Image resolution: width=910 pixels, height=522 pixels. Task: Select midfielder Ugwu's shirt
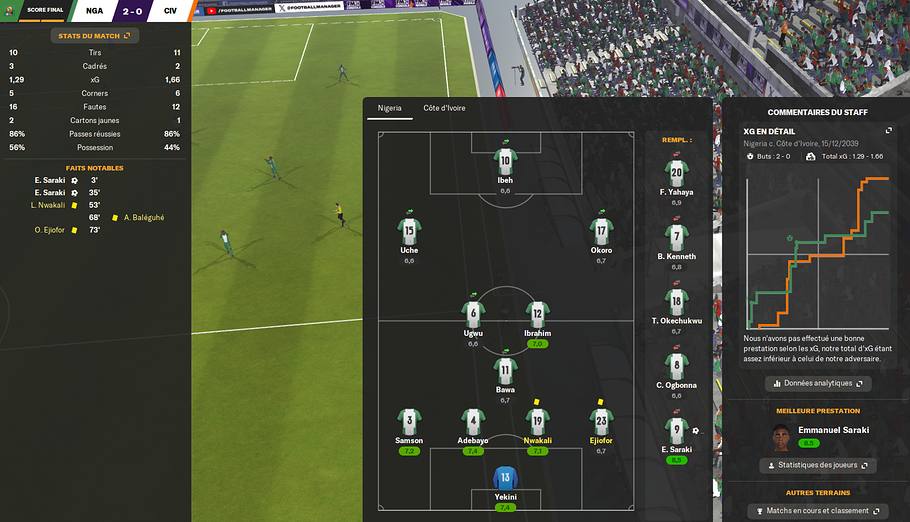(x=473, y=313)
